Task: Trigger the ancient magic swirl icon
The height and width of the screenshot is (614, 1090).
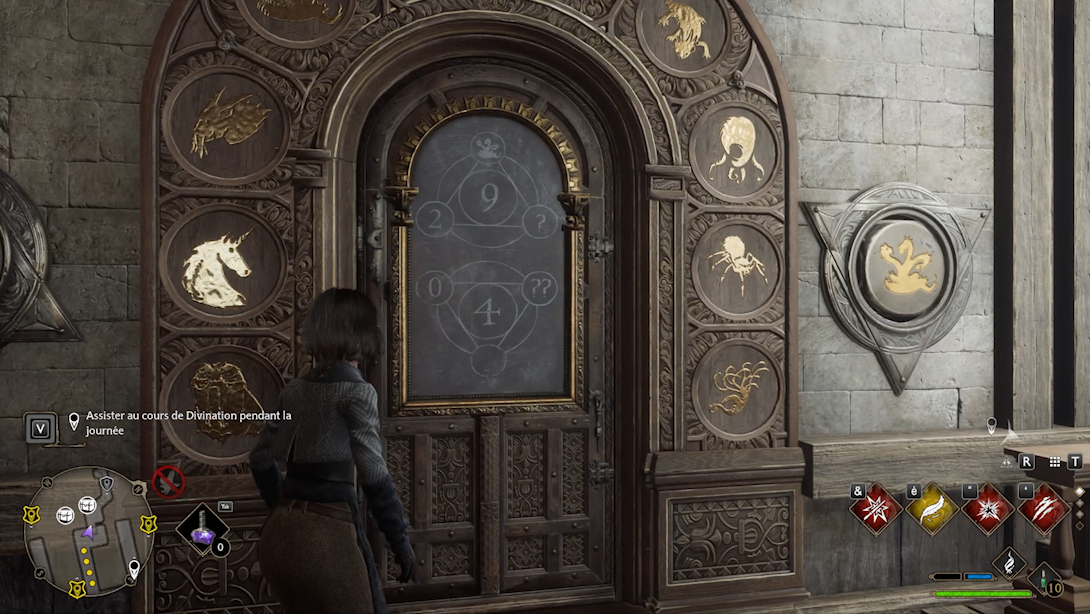Action: tap(1010, 562)
